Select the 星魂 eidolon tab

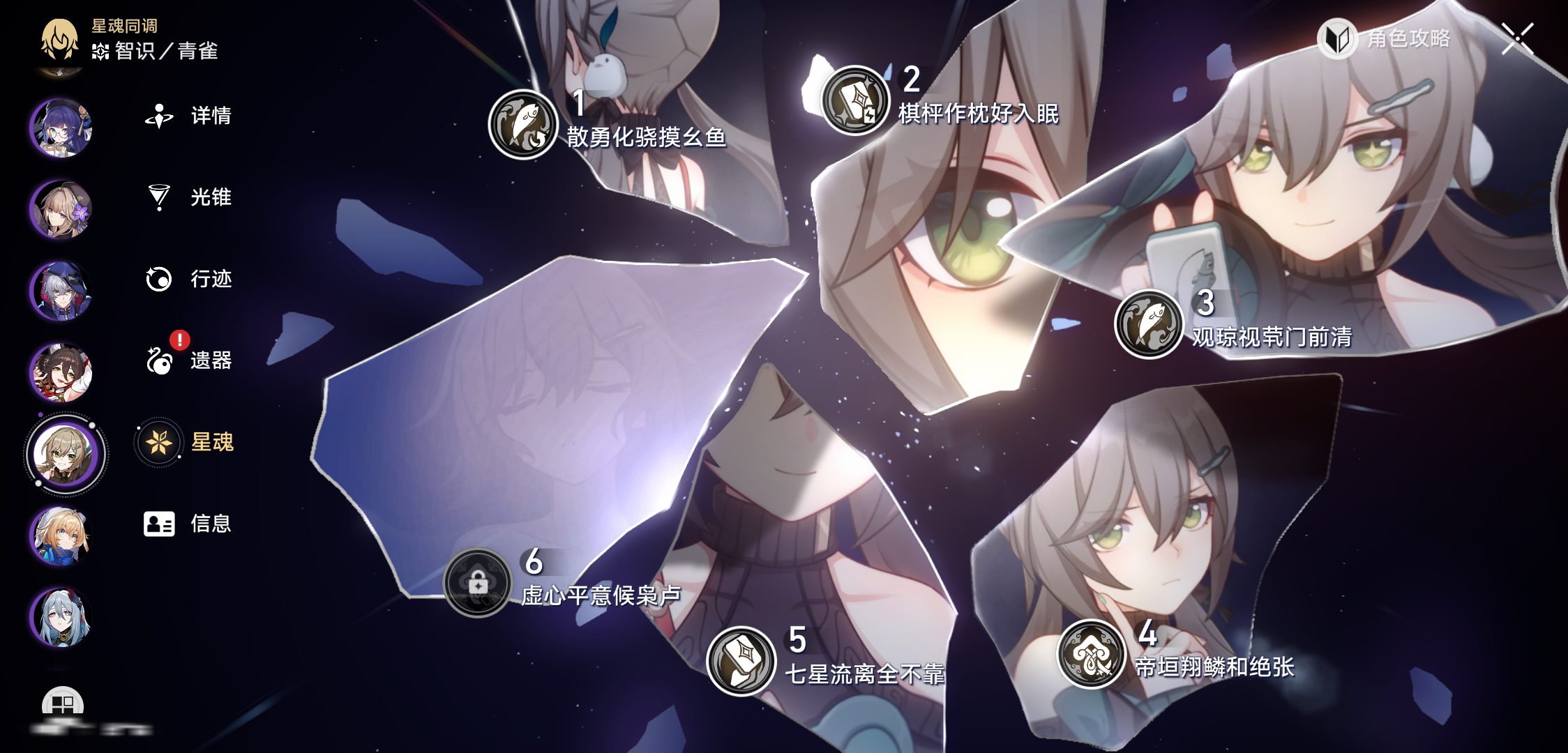(187, 442)
